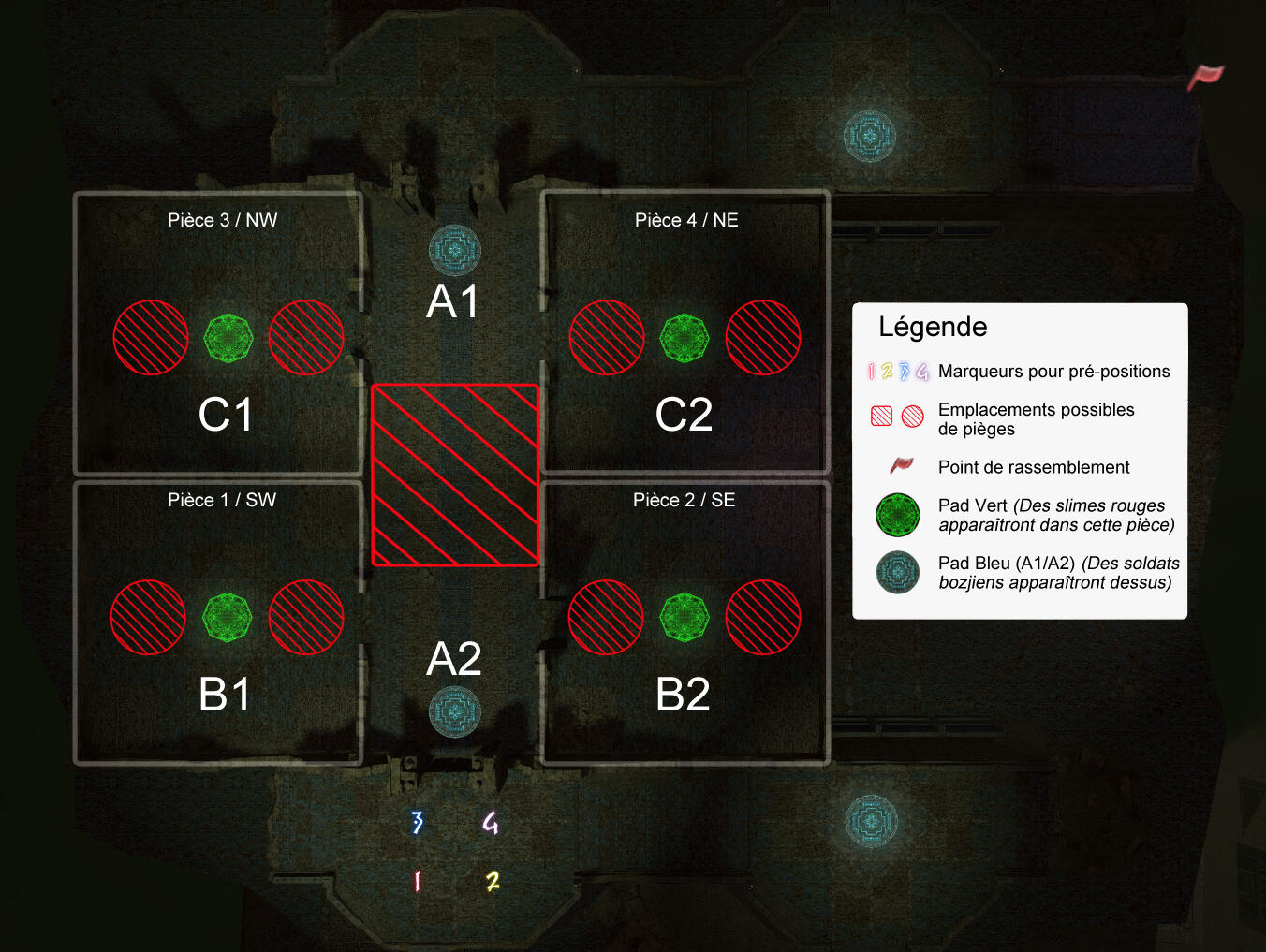The height and width of the screenshot is (952, 1266).
Task: Select the blue waymark number 3 on map
Action: pyautogui.click(x=418, y=822)
